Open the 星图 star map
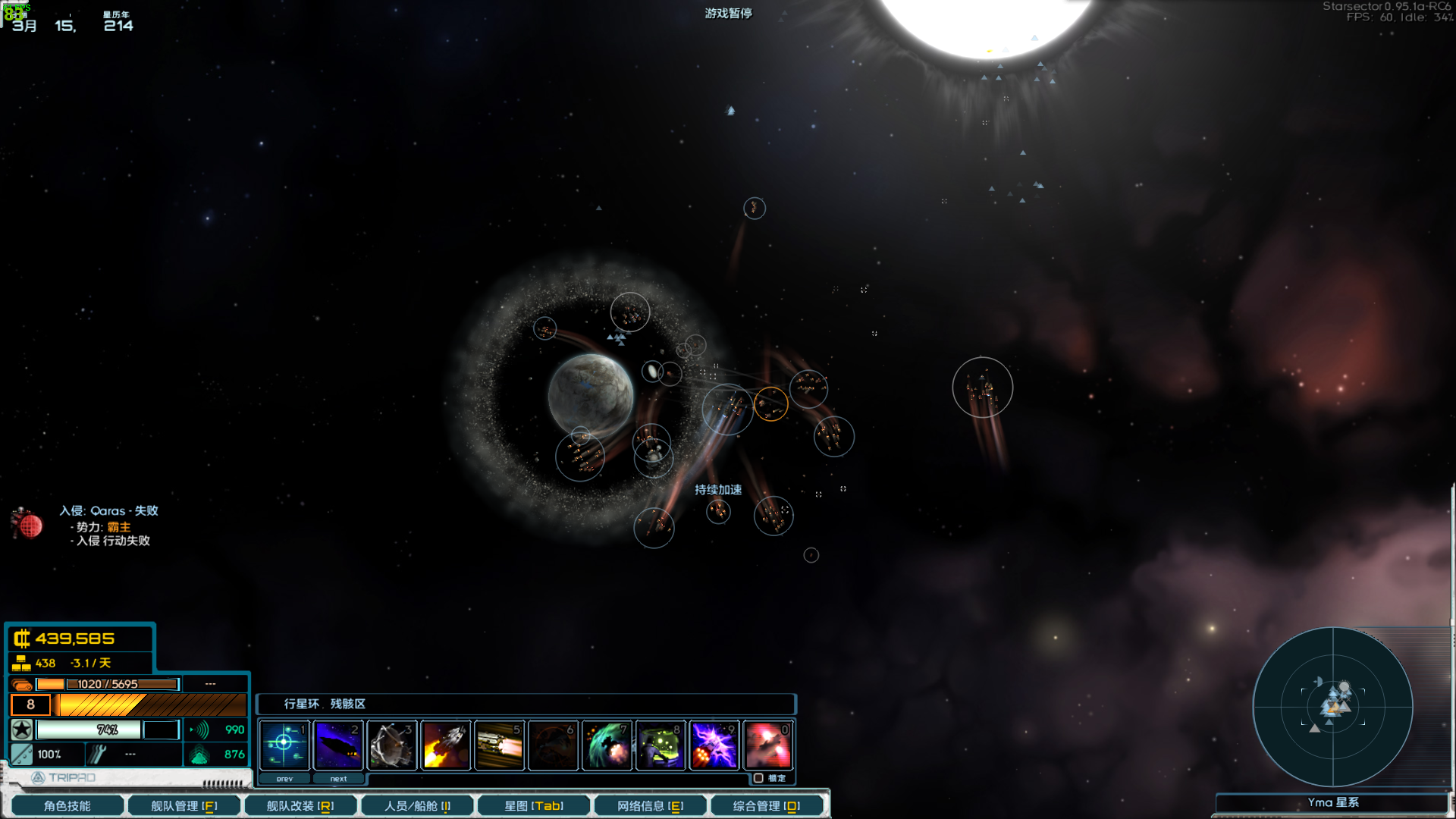The image size is (1456, 819). [x=534, y=805]
